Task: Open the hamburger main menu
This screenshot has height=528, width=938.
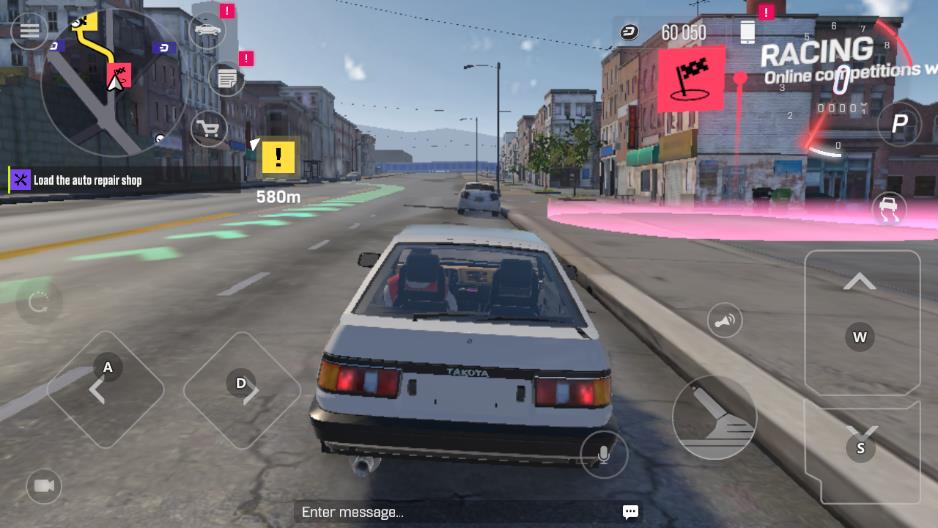Action: (x=30, y=31)
